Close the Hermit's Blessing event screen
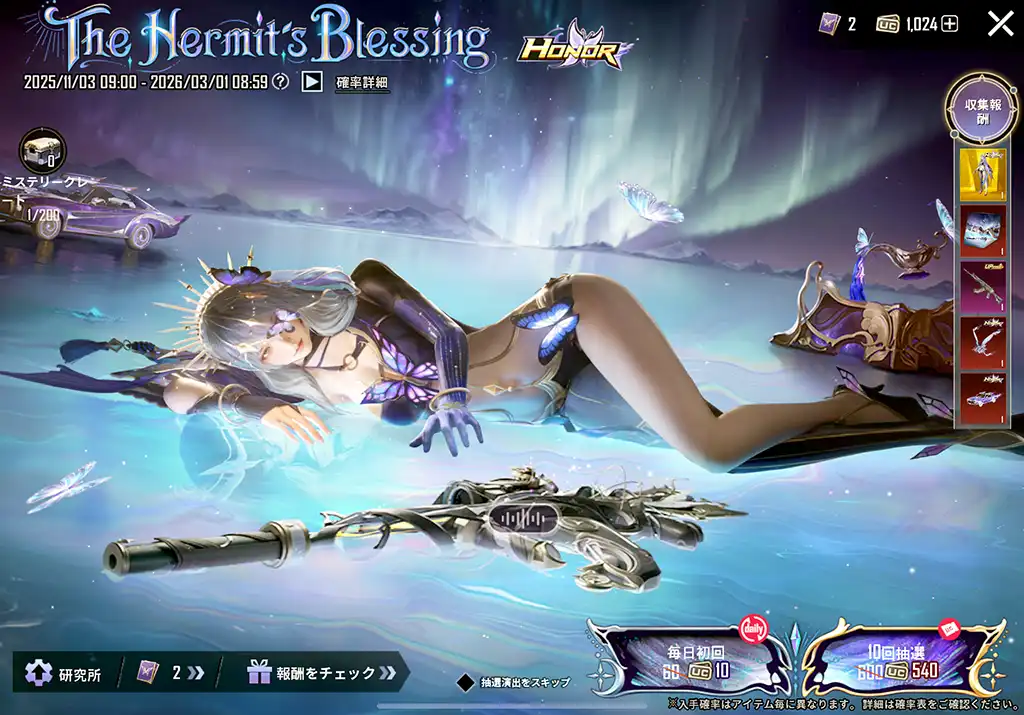Image resolution: width=1024 pixels, height=715 pixels. [1000, 24]
